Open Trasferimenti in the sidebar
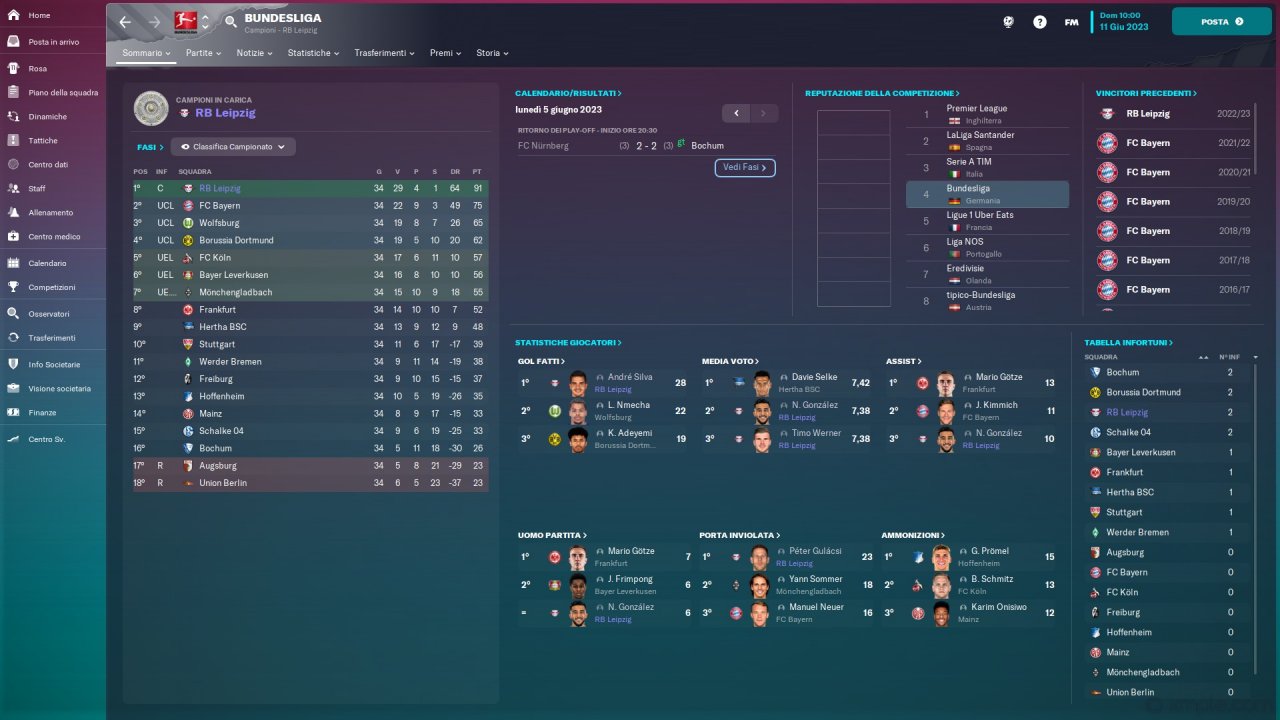This screenshot has height=720, width=1280. pos(52,338)
